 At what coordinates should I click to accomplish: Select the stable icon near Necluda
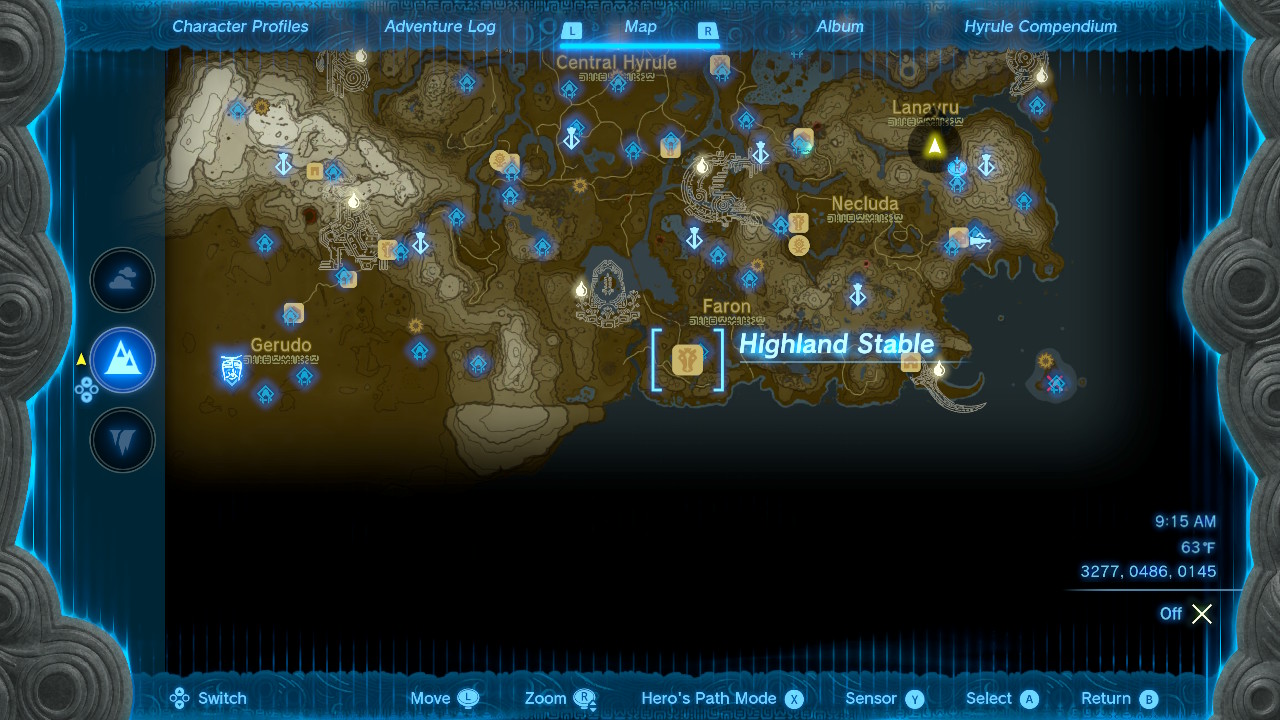pos(798,224)
